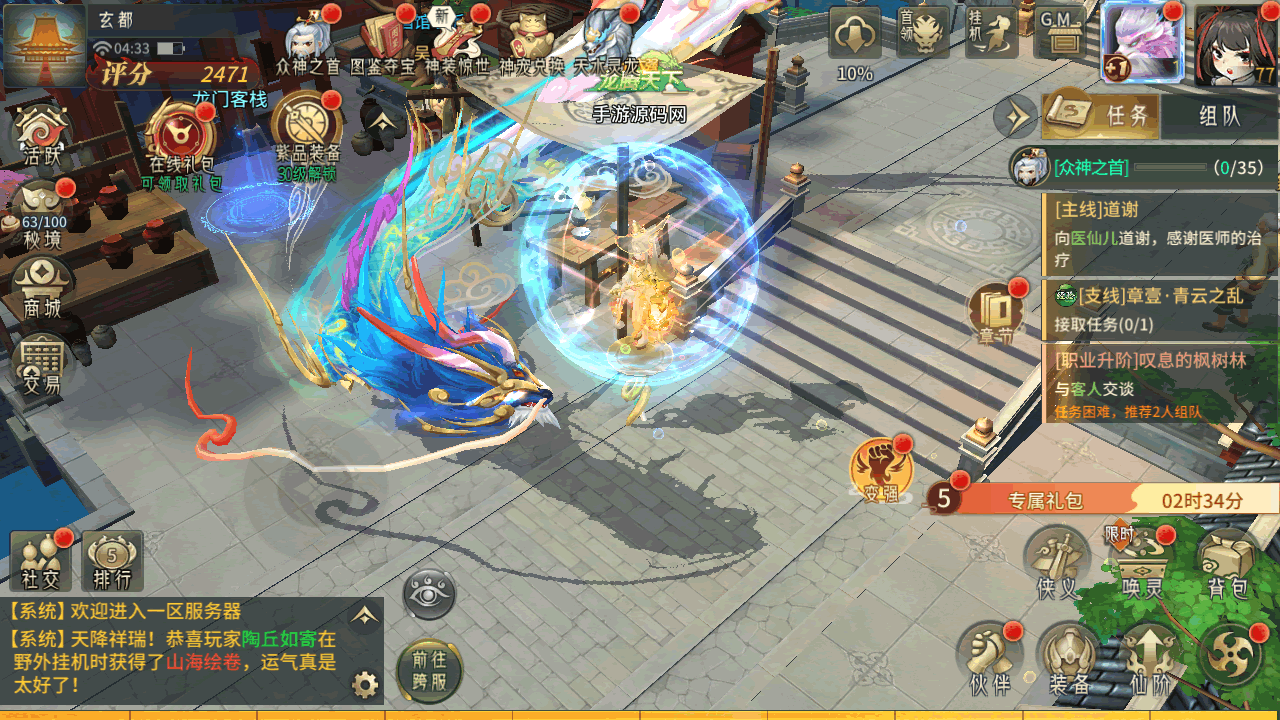Open the 活跃 activity menu
Viewport: 1280px width, 720px height.
42,136
